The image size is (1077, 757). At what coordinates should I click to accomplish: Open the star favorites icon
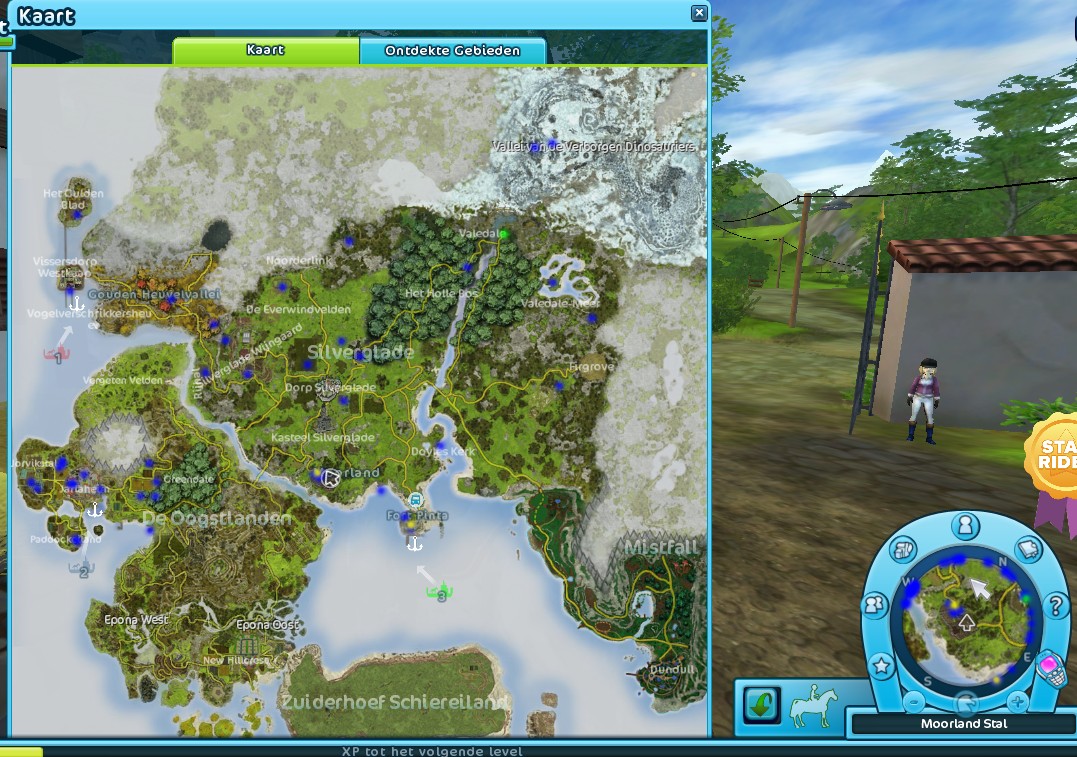[881, 665]
